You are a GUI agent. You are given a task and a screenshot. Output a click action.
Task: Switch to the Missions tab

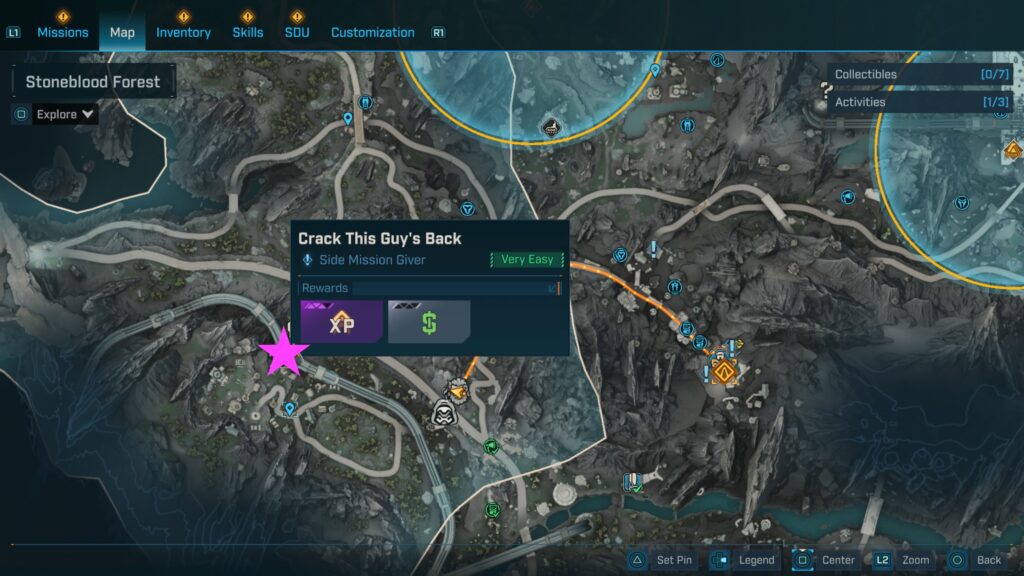point(63,32)
